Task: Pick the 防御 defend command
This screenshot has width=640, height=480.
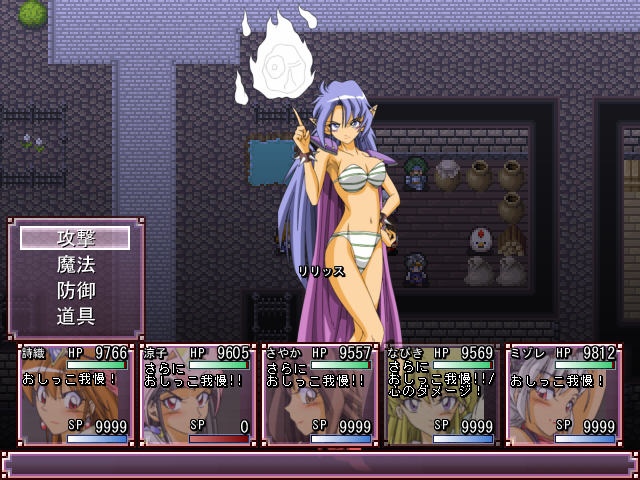Action: coord(75,290)
